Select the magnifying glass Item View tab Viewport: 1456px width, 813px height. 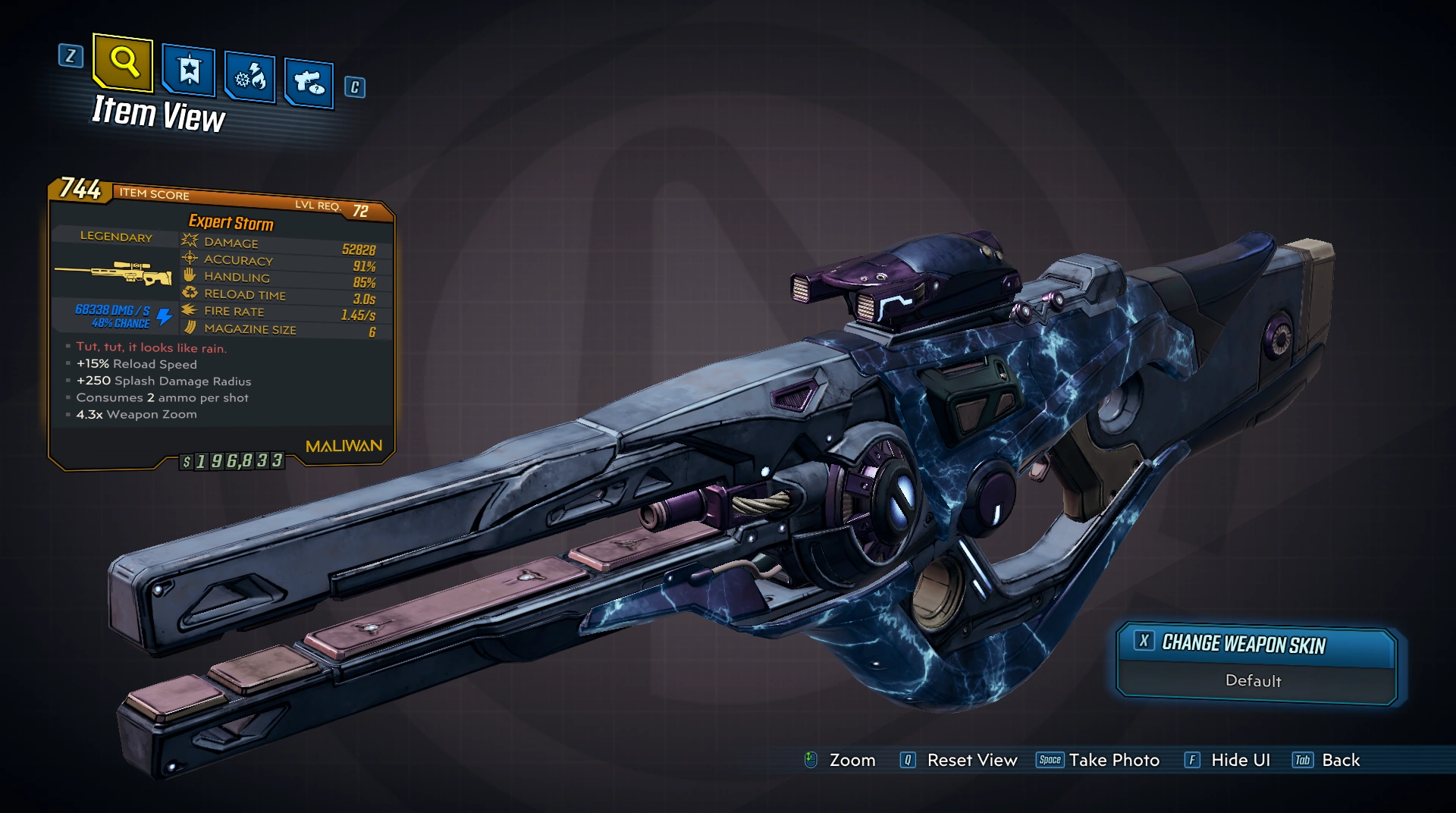pos(123,61)
